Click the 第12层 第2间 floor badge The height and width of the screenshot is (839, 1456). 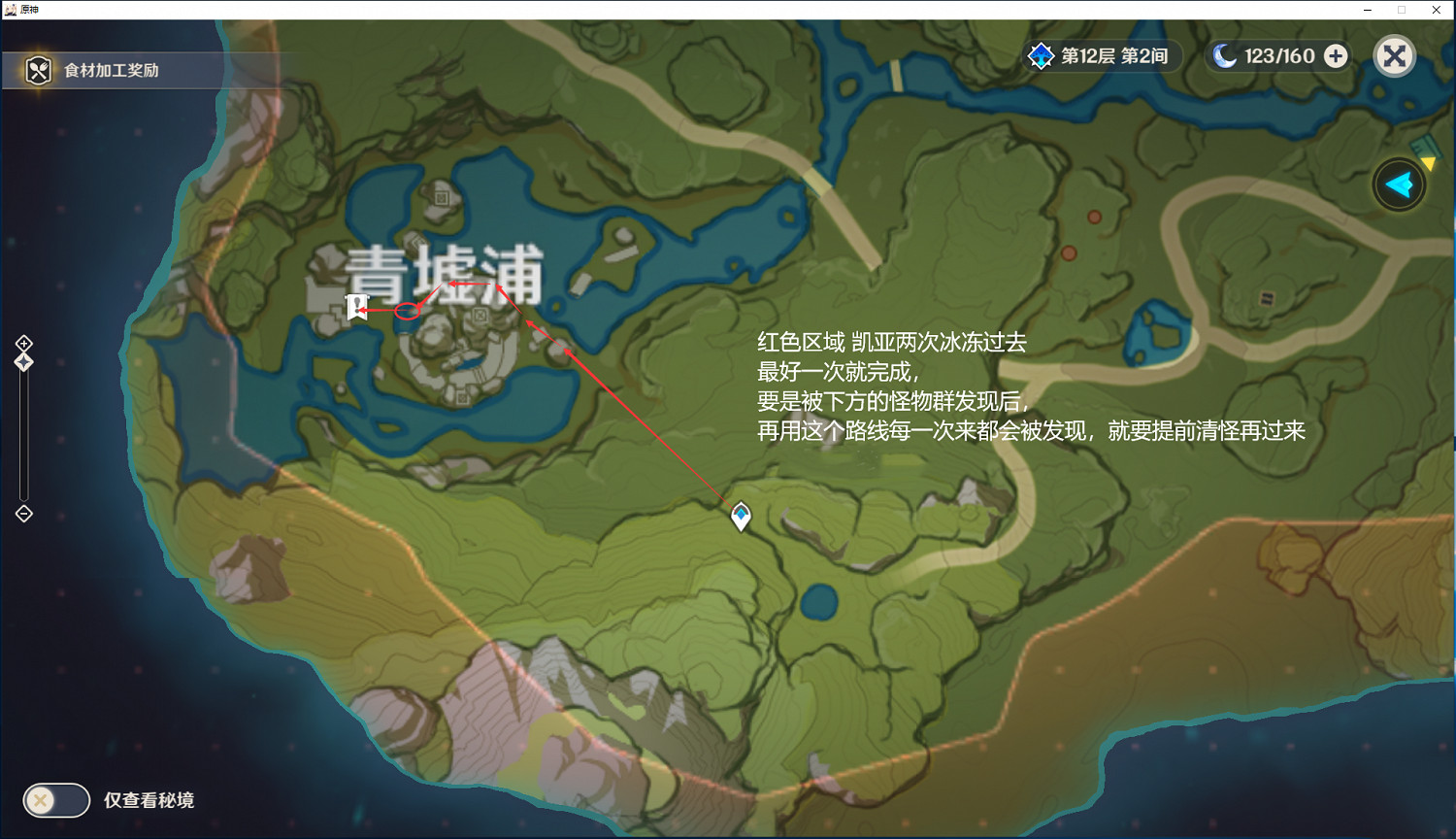pos(1111,55)
